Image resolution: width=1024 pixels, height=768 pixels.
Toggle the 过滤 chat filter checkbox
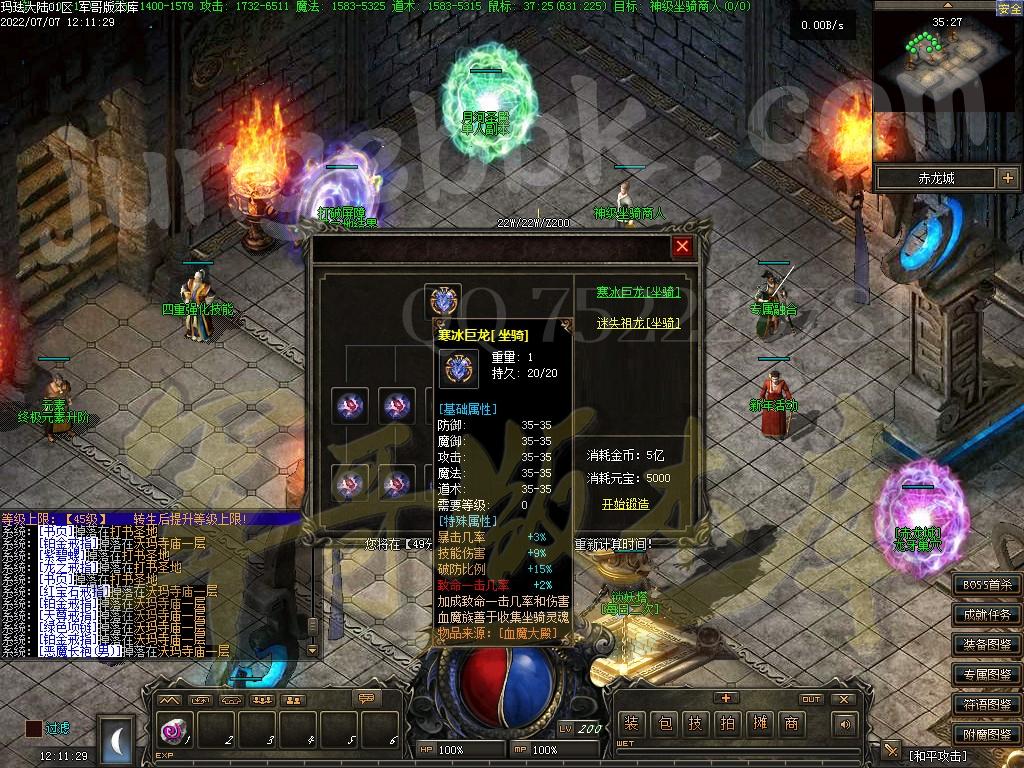point(34,728)
